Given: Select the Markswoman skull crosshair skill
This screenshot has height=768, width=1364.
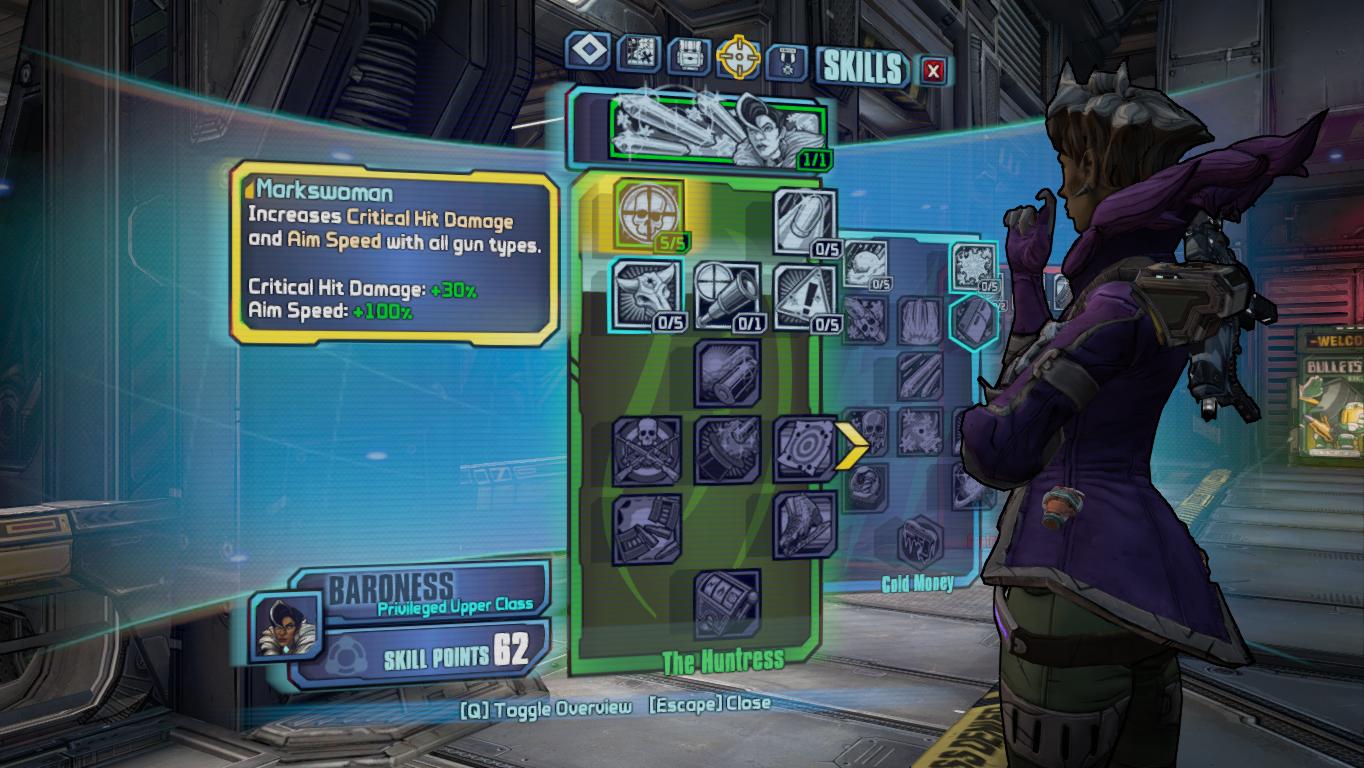Looking at the screenshot, I should [647, 215].
